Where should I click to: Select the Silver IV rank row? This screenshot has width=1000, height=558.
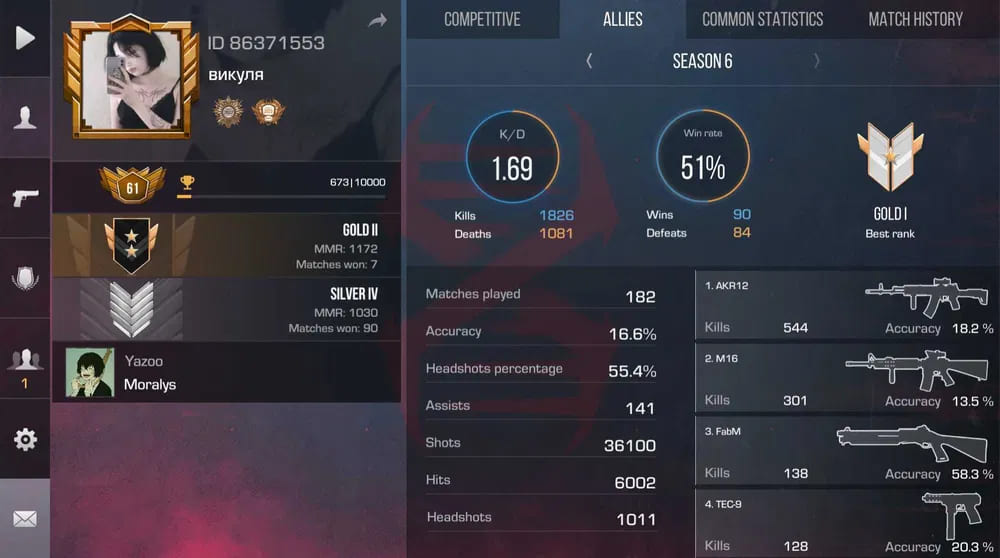(x=226, y=309)
